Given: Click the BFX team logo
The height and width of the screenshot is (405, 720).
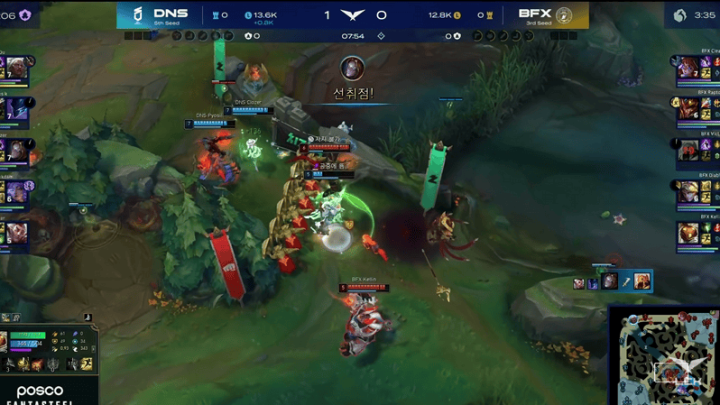Looking at the screenshot, I should (x=563, y=15).
